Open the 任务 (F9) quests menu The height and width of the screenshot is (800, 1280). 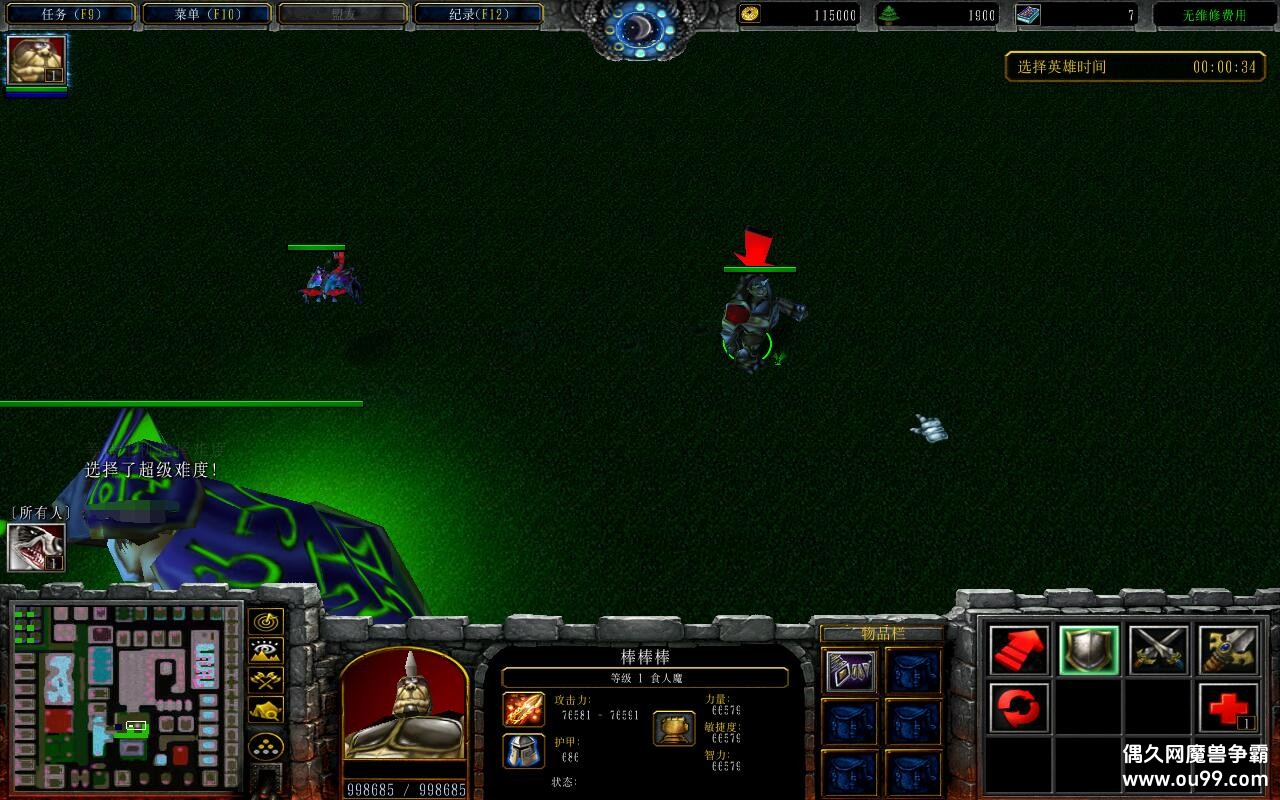coord(70,14)
